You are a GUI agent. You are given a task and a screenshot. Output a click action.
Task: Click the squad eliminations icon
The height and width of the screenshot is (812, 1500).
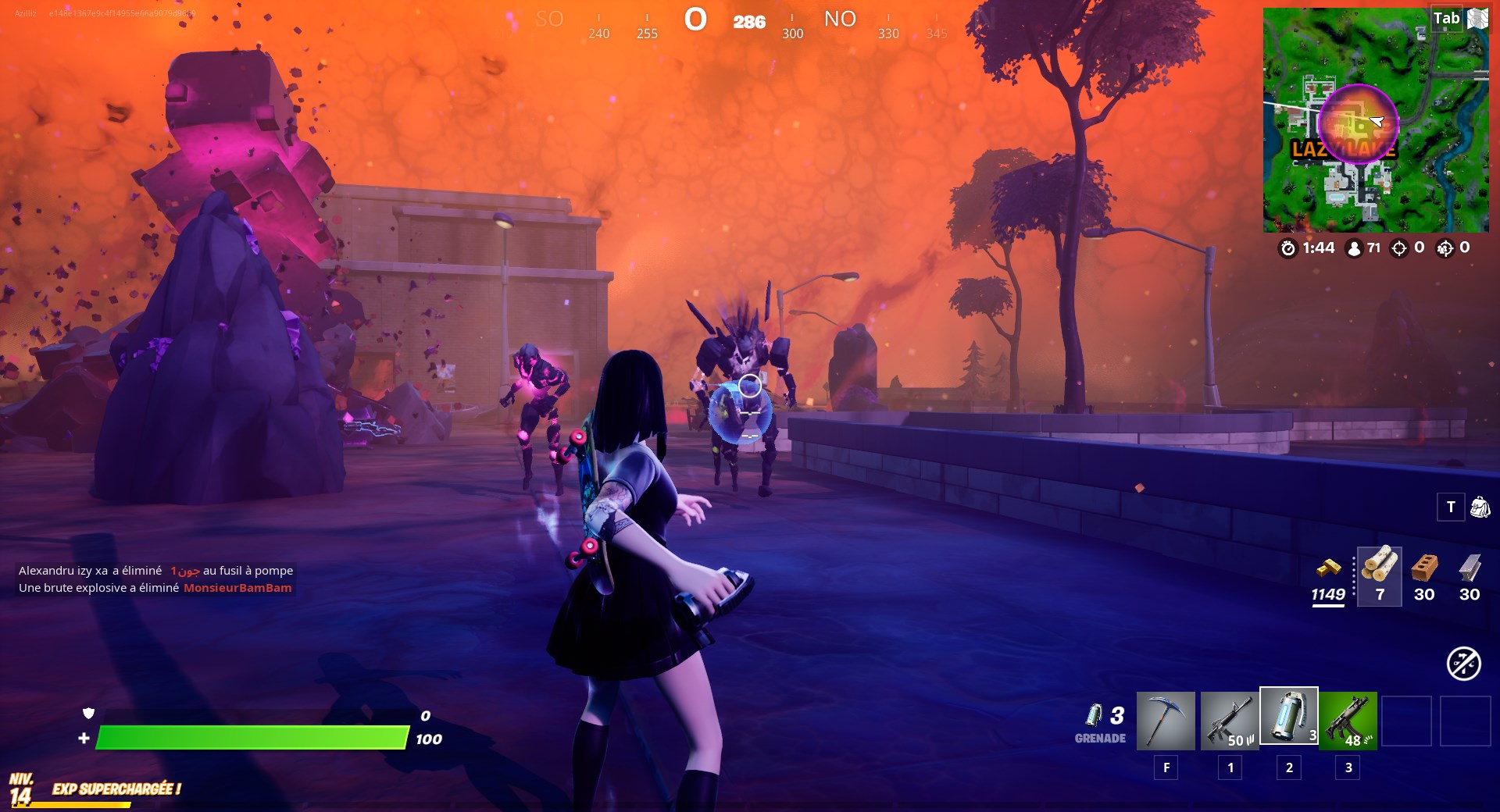tap(1444, 250)
